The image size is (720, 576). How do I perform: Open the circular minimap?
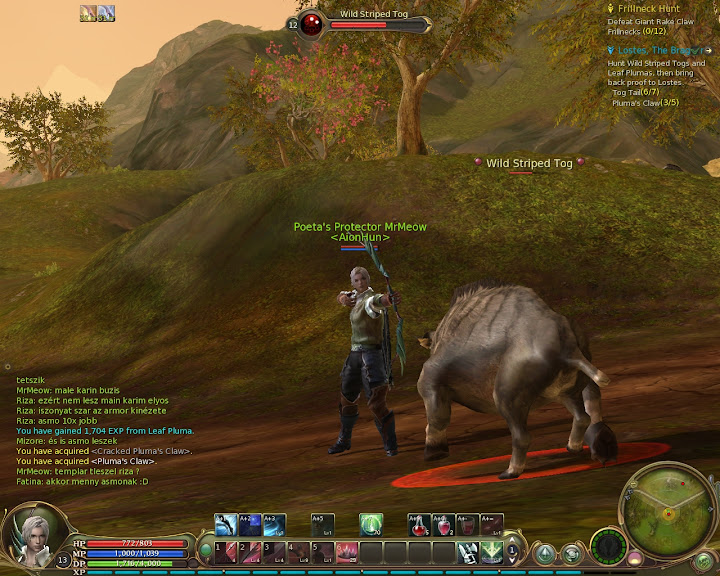coord(663,505)
